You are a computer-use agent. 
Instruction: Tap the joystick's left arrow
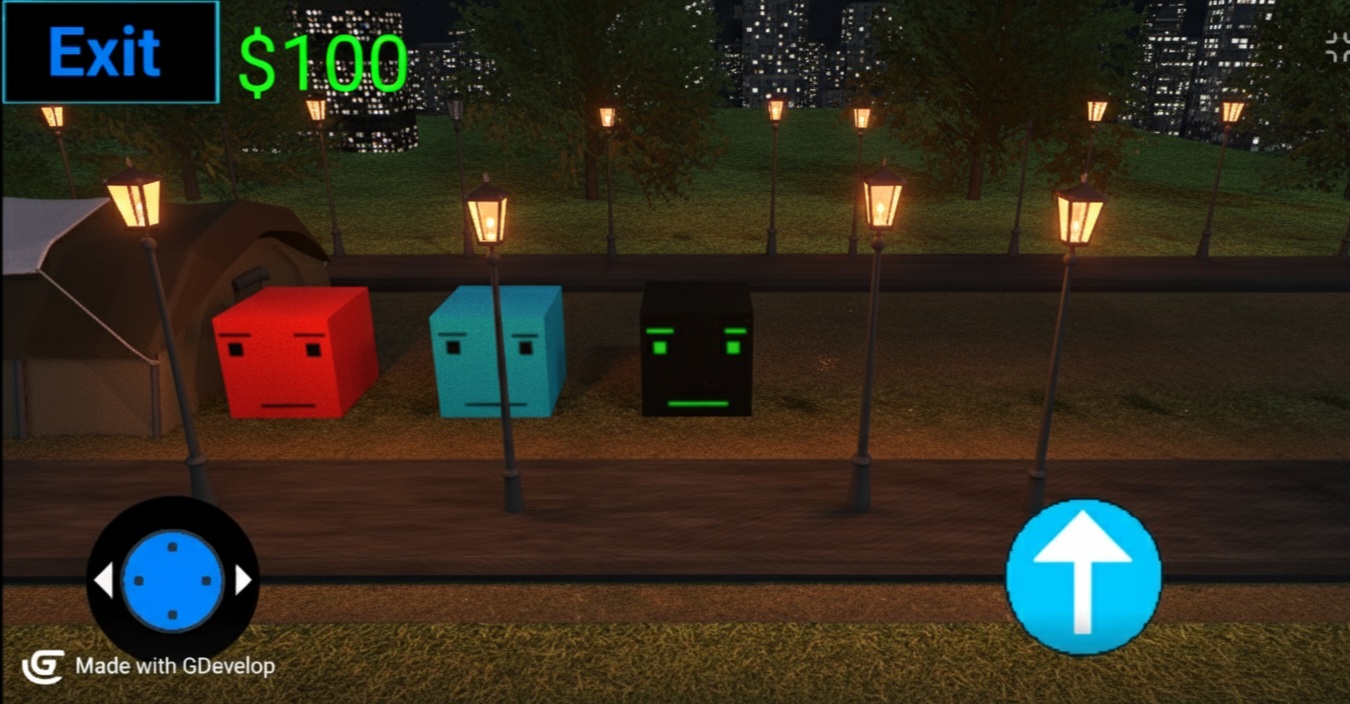[x=103, y=580]
